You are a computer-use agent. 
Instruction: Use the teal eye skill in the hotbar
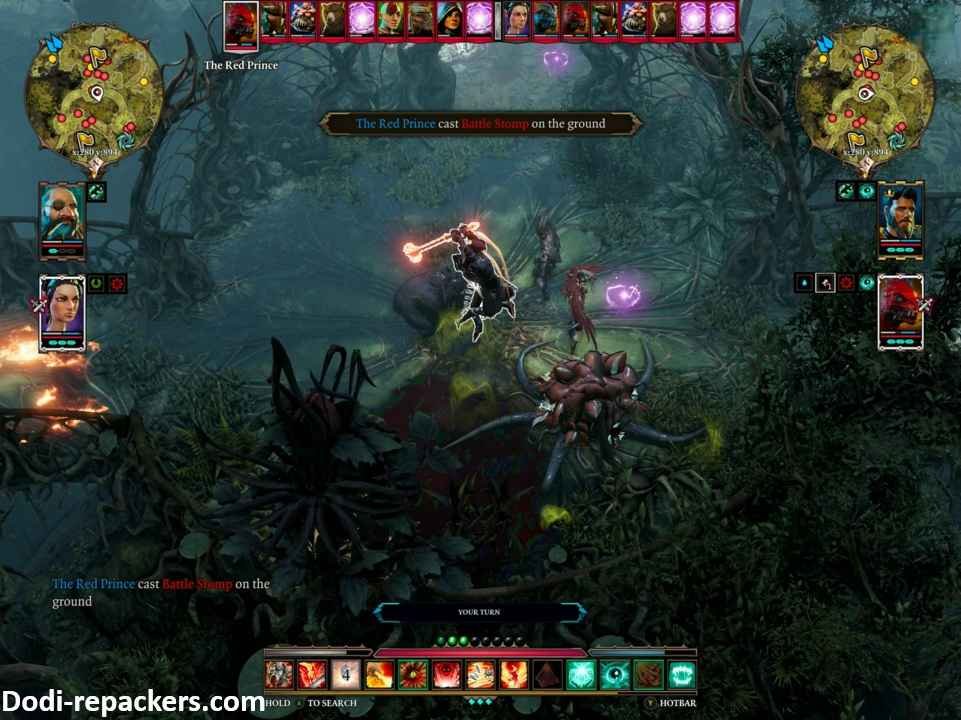615,675
